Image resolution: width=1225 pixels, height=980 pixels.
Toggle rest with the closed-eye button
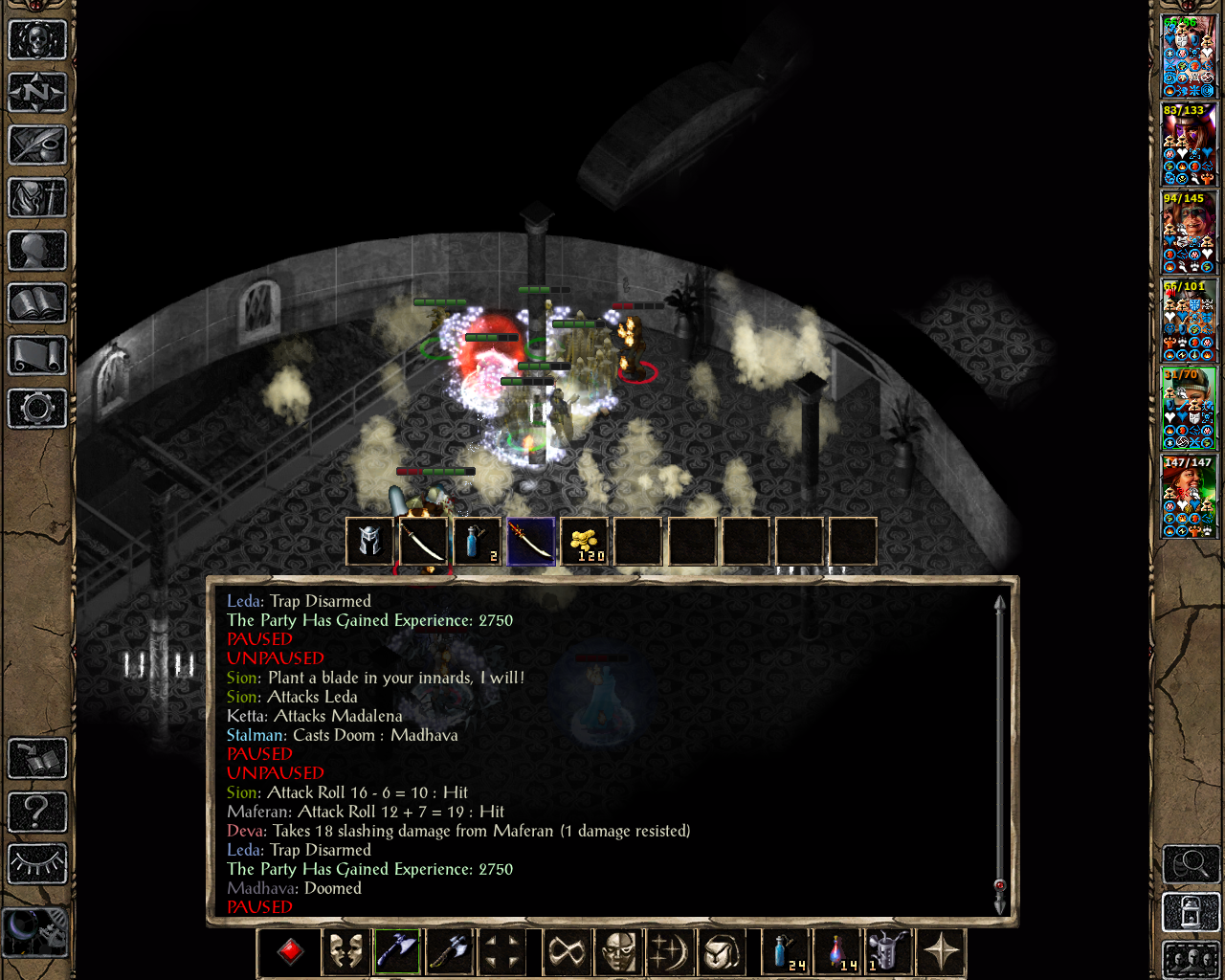point(37,864)
